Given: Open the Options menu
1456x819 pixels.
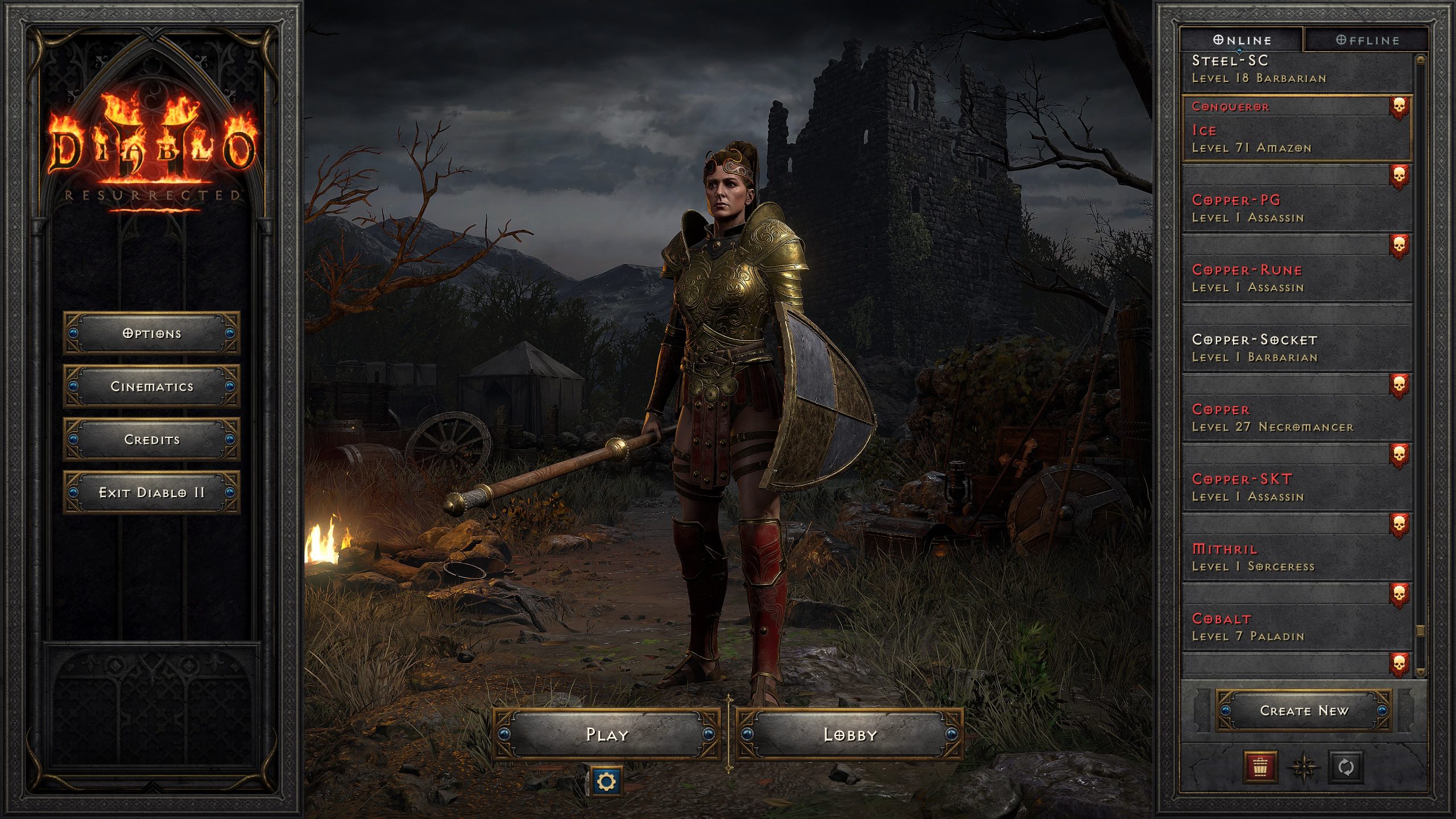Looking at the screenshot, I should 151,333.
